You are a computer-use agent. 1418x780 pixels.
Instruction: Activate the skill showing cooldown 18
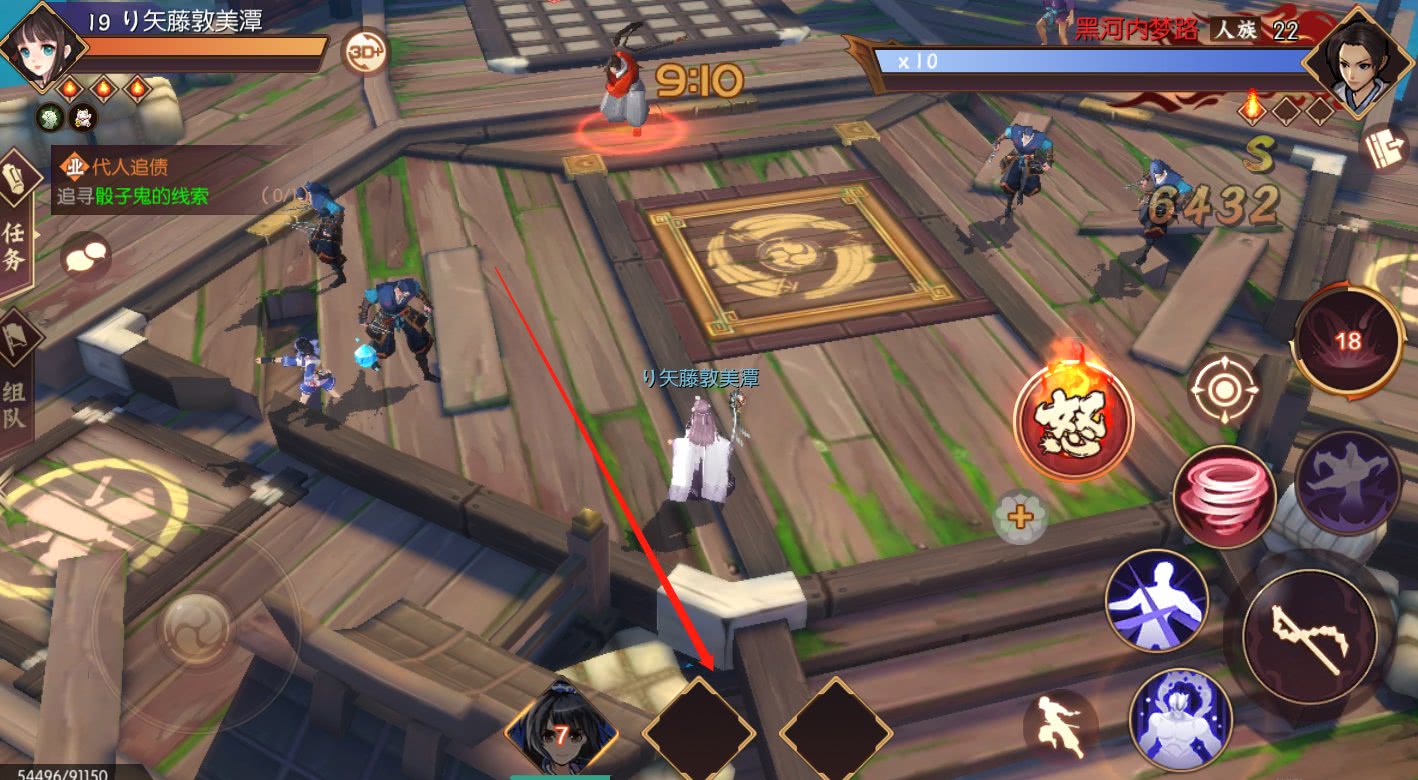tap(1348, 341)
